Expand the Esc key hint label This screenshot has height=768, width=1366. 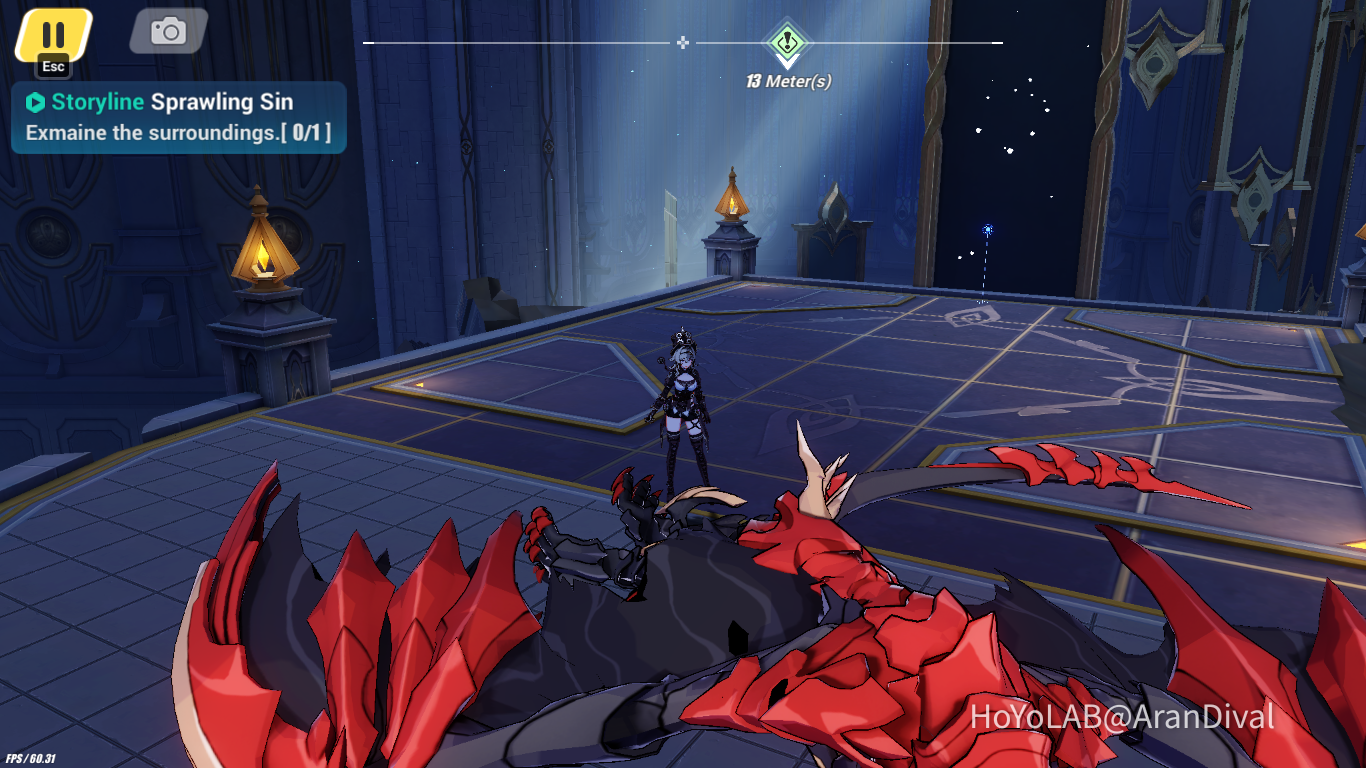[51, 68]
